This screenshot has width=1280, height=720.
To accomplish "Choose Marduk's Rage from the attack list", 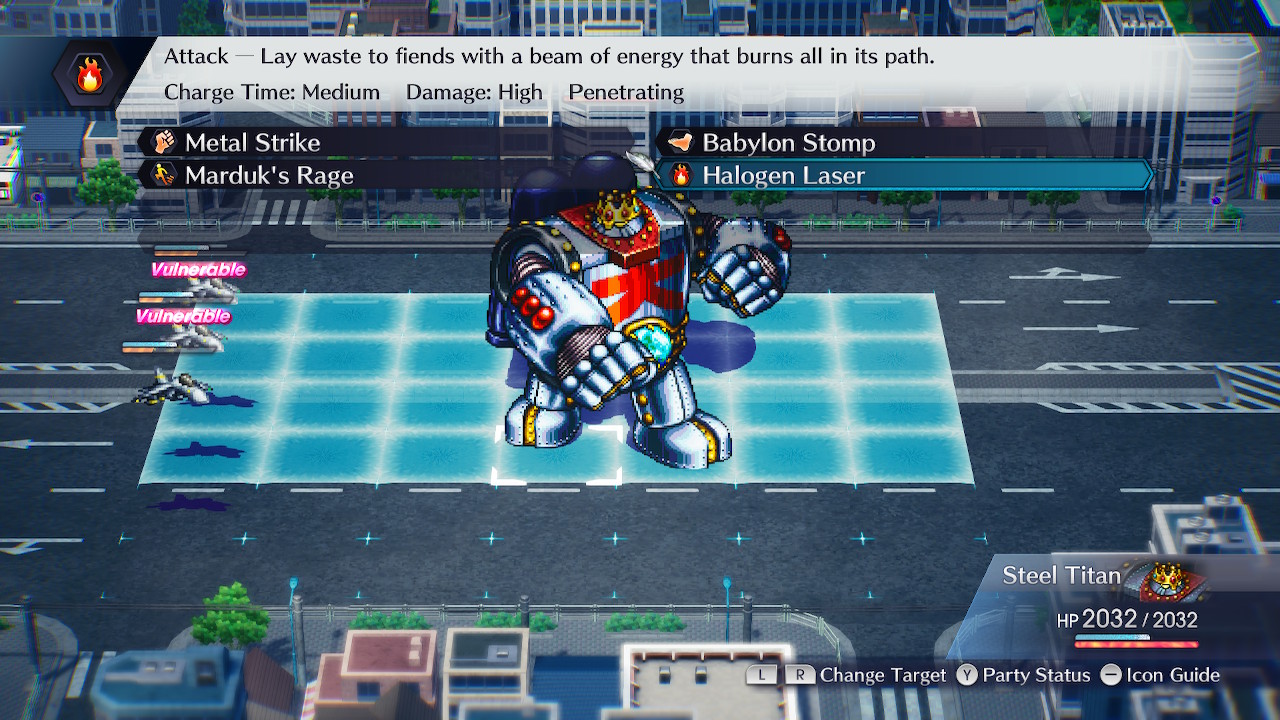I will [268, 176].
